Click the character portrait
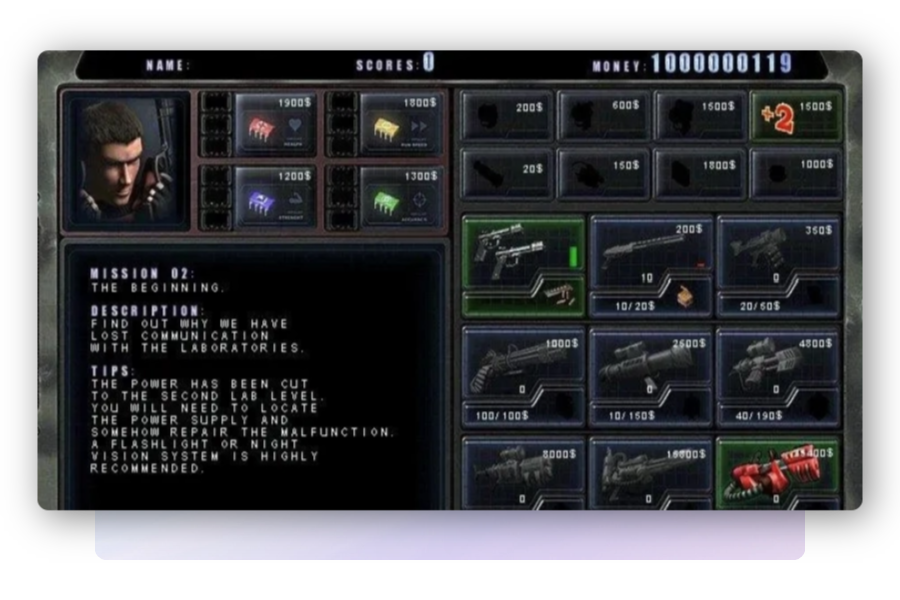 [125, 160]
